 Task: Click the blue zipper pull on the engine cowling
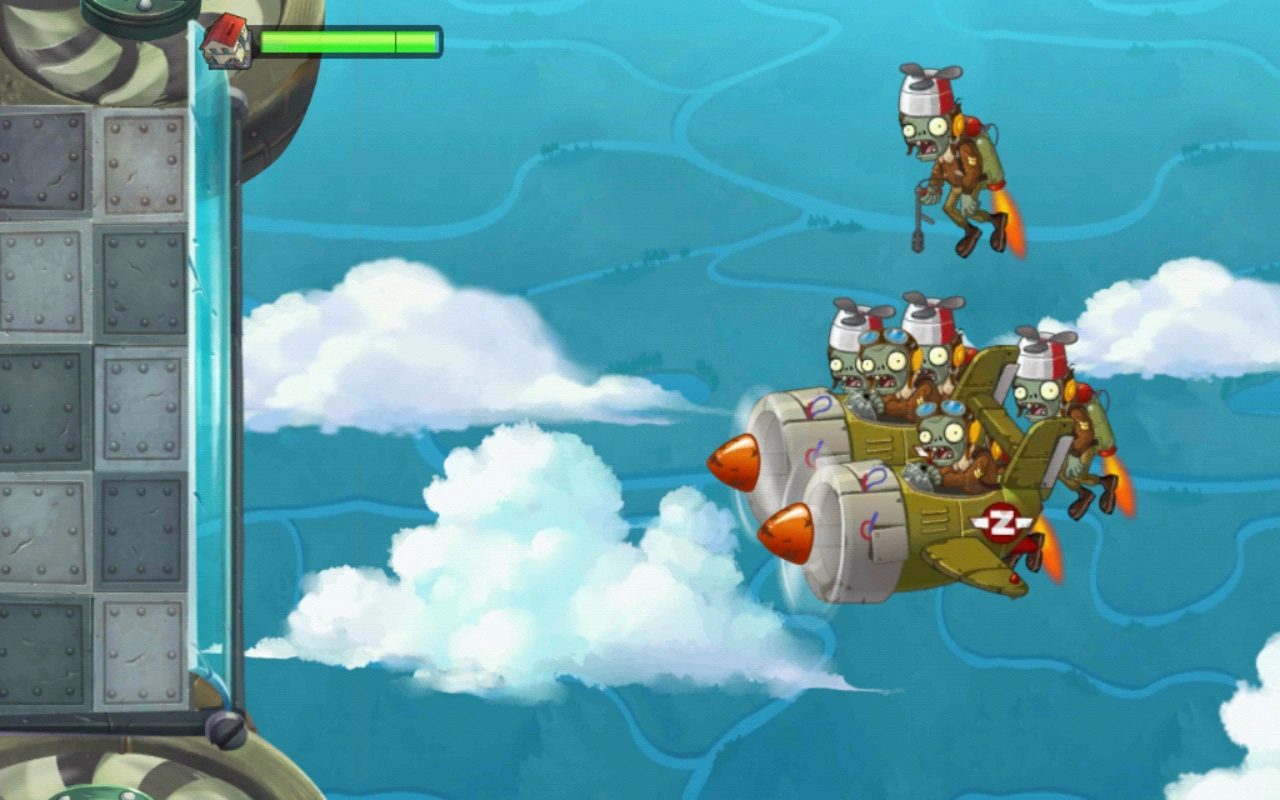pos(822,402)
